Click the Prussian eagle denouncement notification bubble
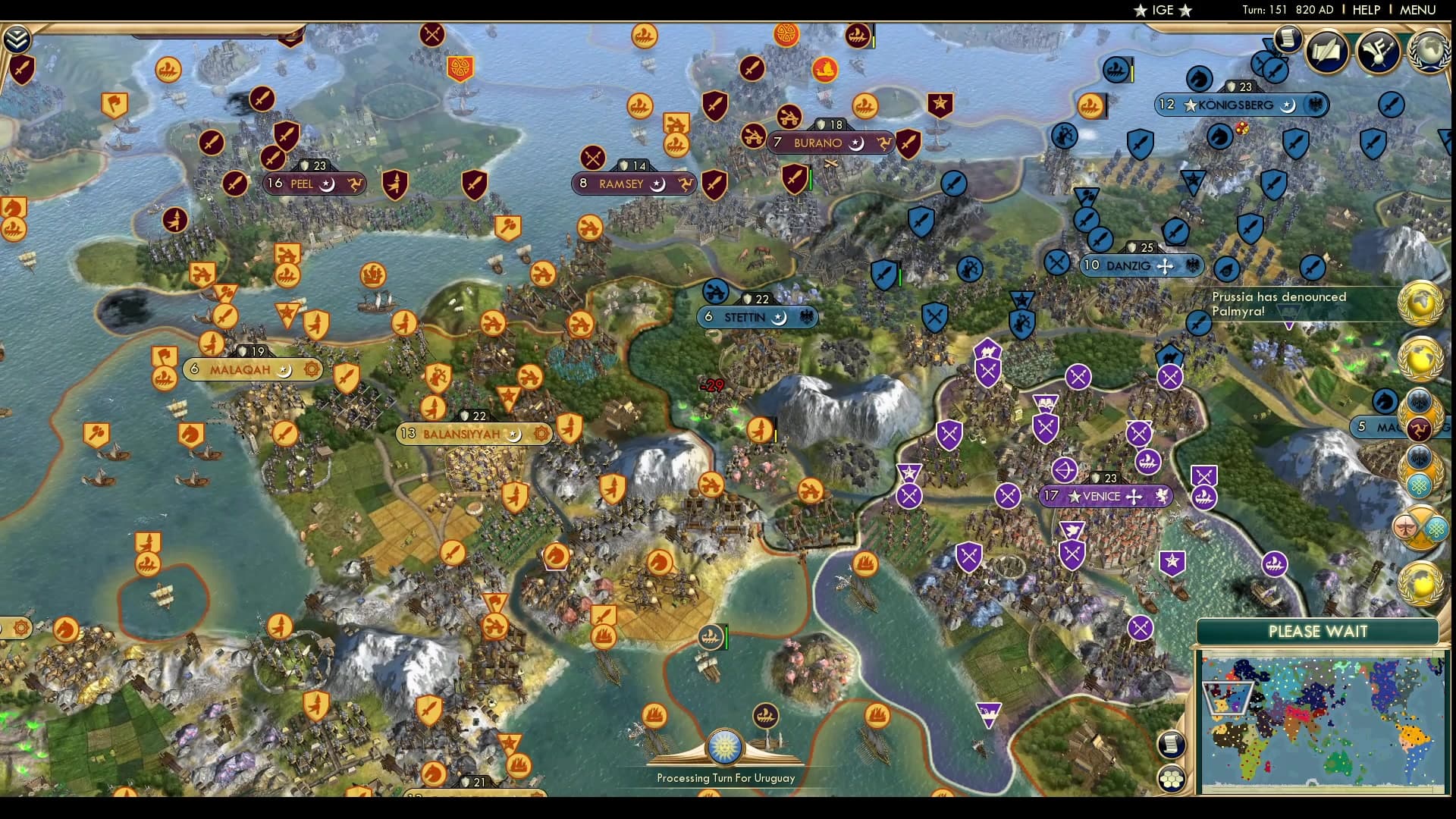Viewport: 1456px width, 819px height. click(1419, 400)
